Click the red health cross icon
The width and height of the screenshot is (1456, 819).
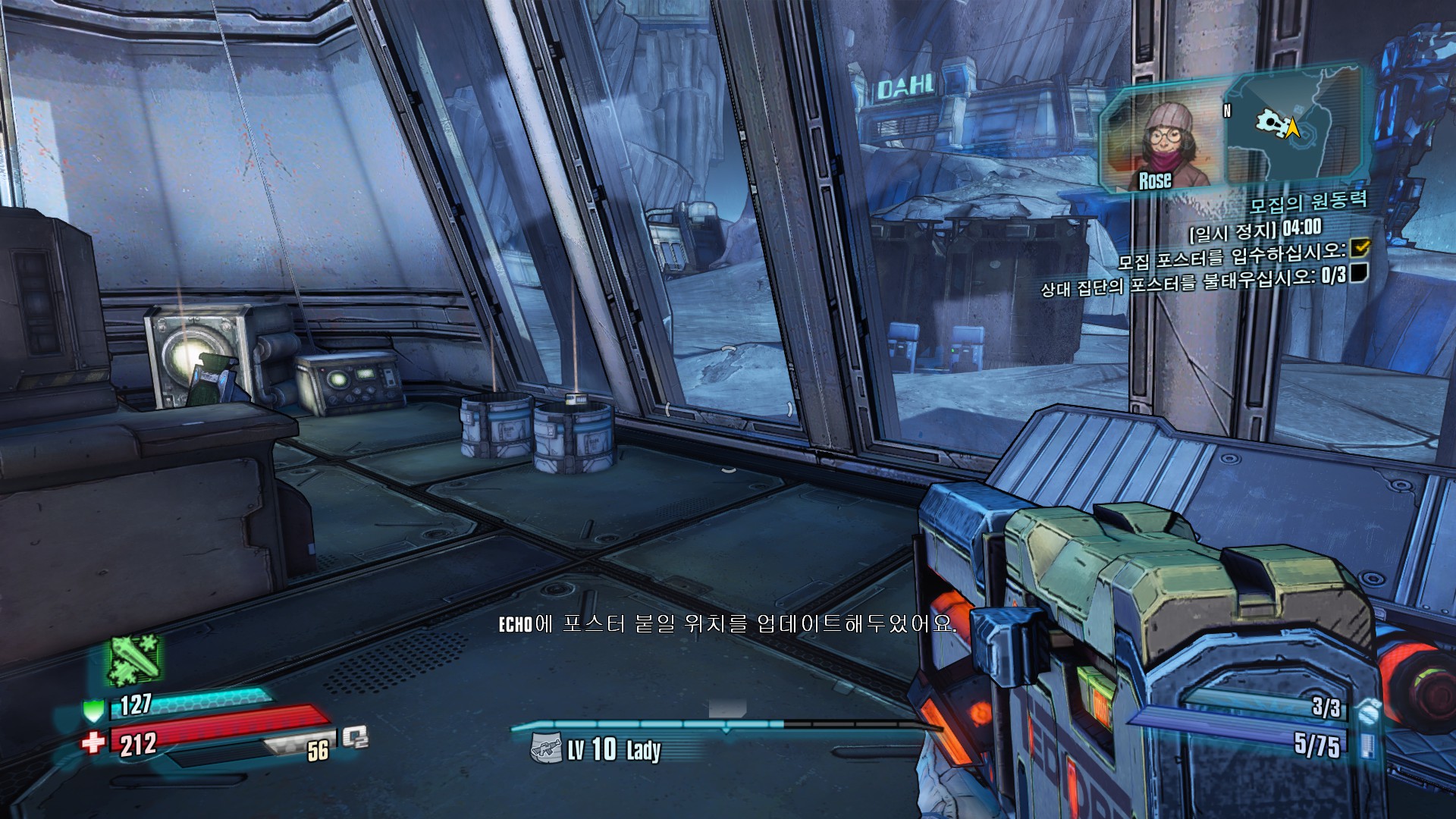(x=93, y=741)
